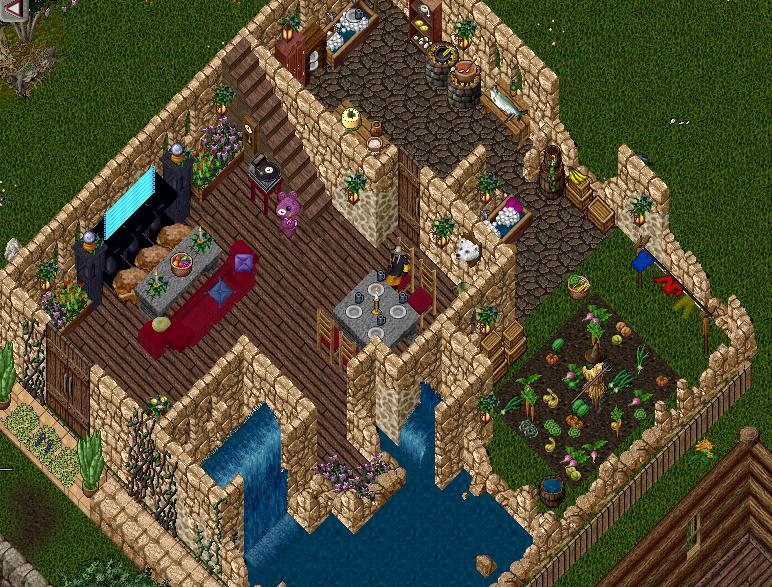Click the red arrow menu bar expander
Image resolution: width=772 pixels, height=587 pixels.
pyautogui.click(x=13, y=10)
